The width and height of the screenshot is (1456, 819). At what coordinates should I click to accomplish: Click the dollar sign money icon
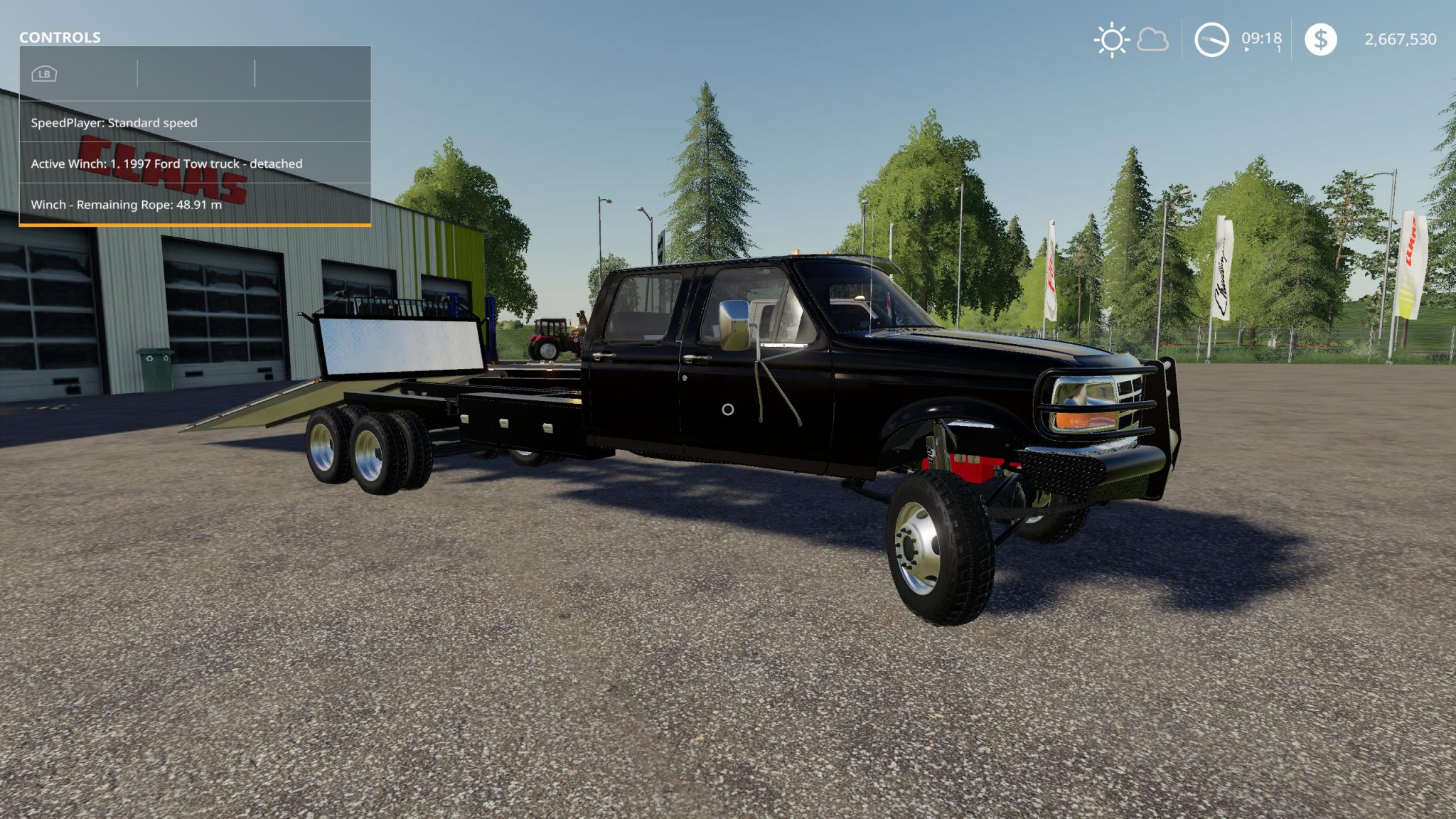[x=1322, y=40]
